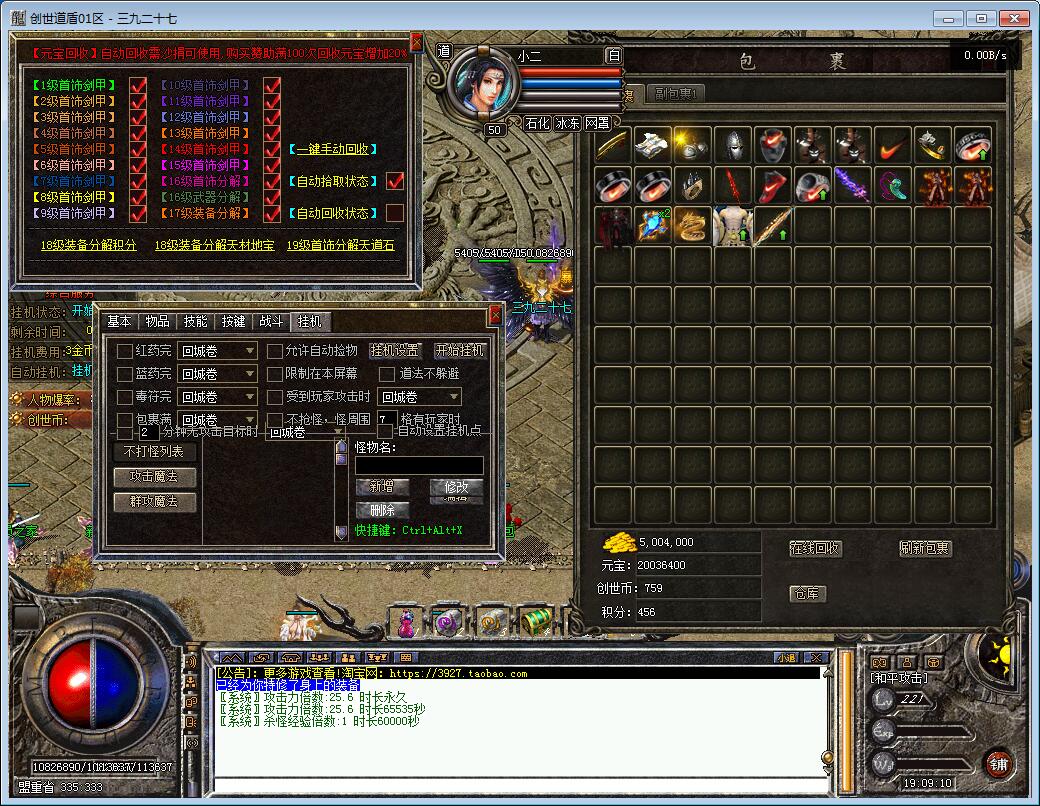Add a monster with the 新增 button
This screenshot has width=1040, height=806.
click(x=382, y=487)
